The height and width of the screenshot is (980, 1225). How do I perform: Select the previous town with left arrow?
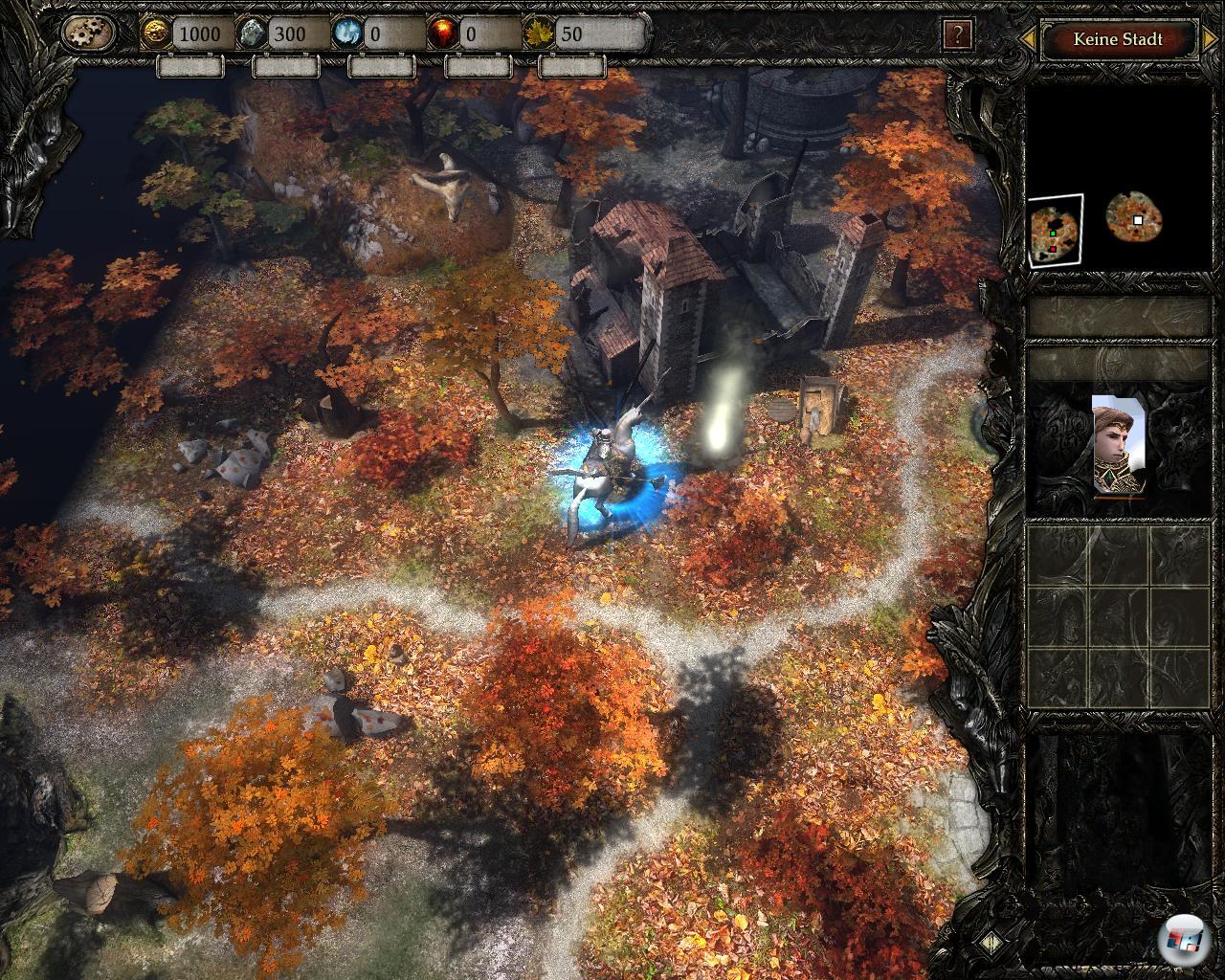click(1028, 39)
